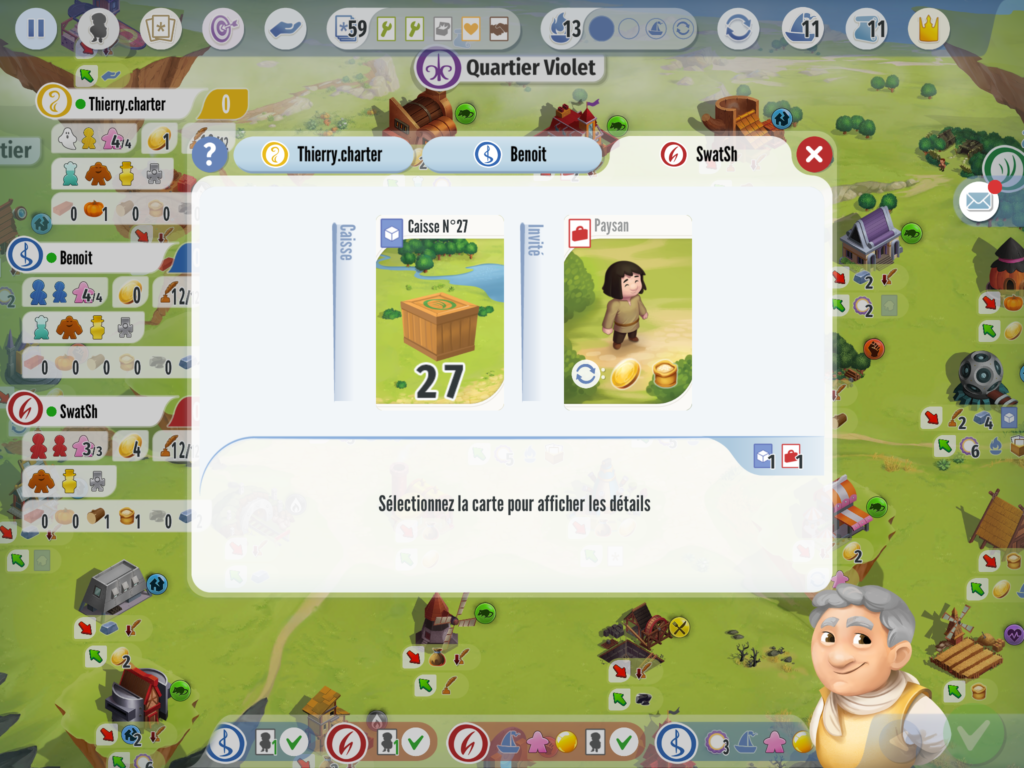Switch to Benoit's tab
Image resolution: width=1024 pixels, height=768 pixels.
(x=513, y=154)
